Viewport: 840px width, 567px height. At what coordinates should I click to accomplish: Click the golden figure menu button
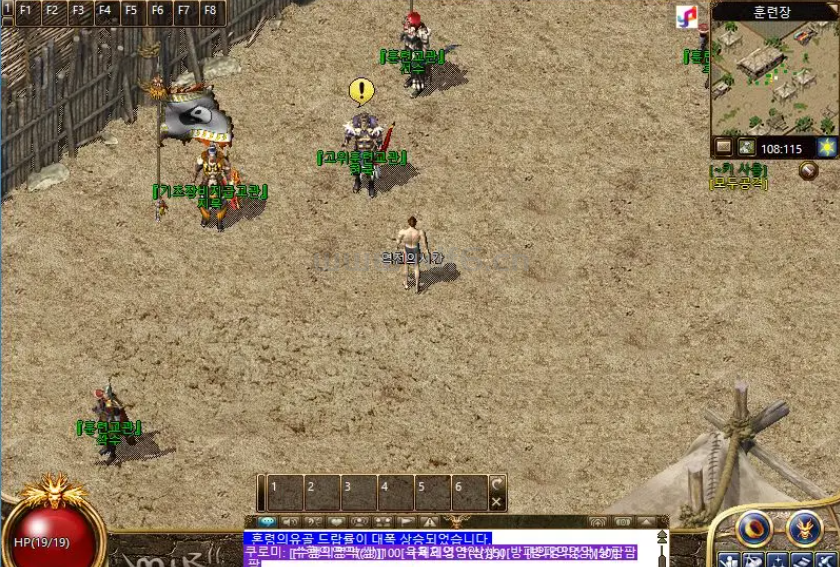pyautogui.click(x=805, y=529)
